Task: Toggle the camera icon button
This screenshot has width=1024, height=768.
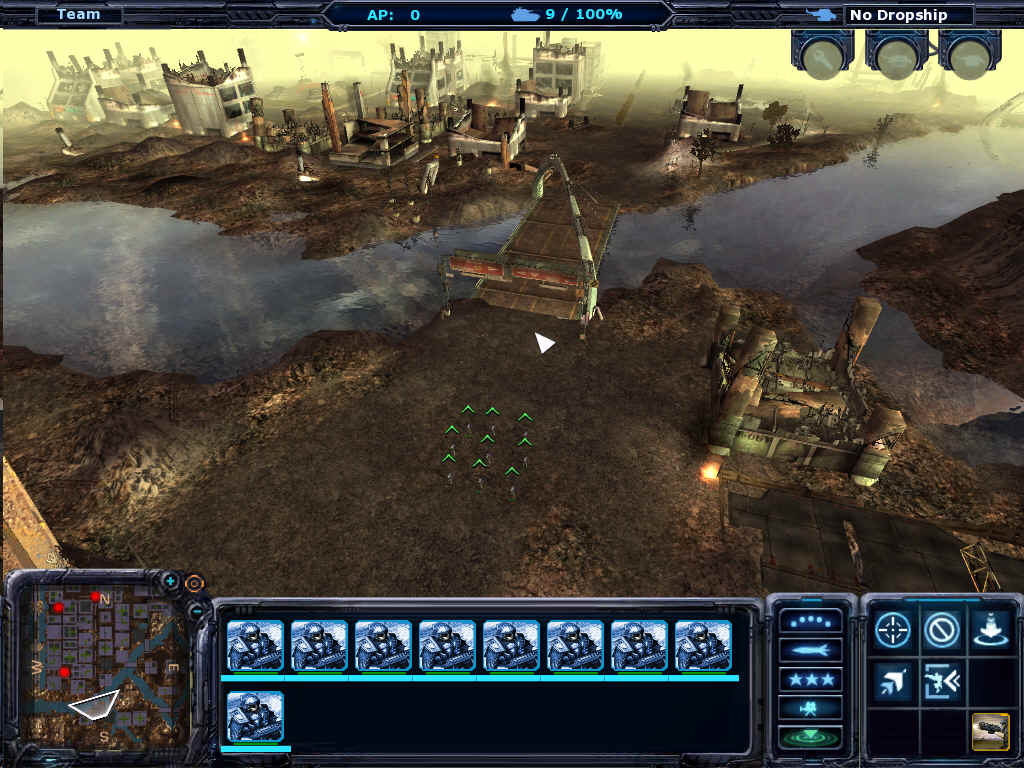Action: (810, 710)
